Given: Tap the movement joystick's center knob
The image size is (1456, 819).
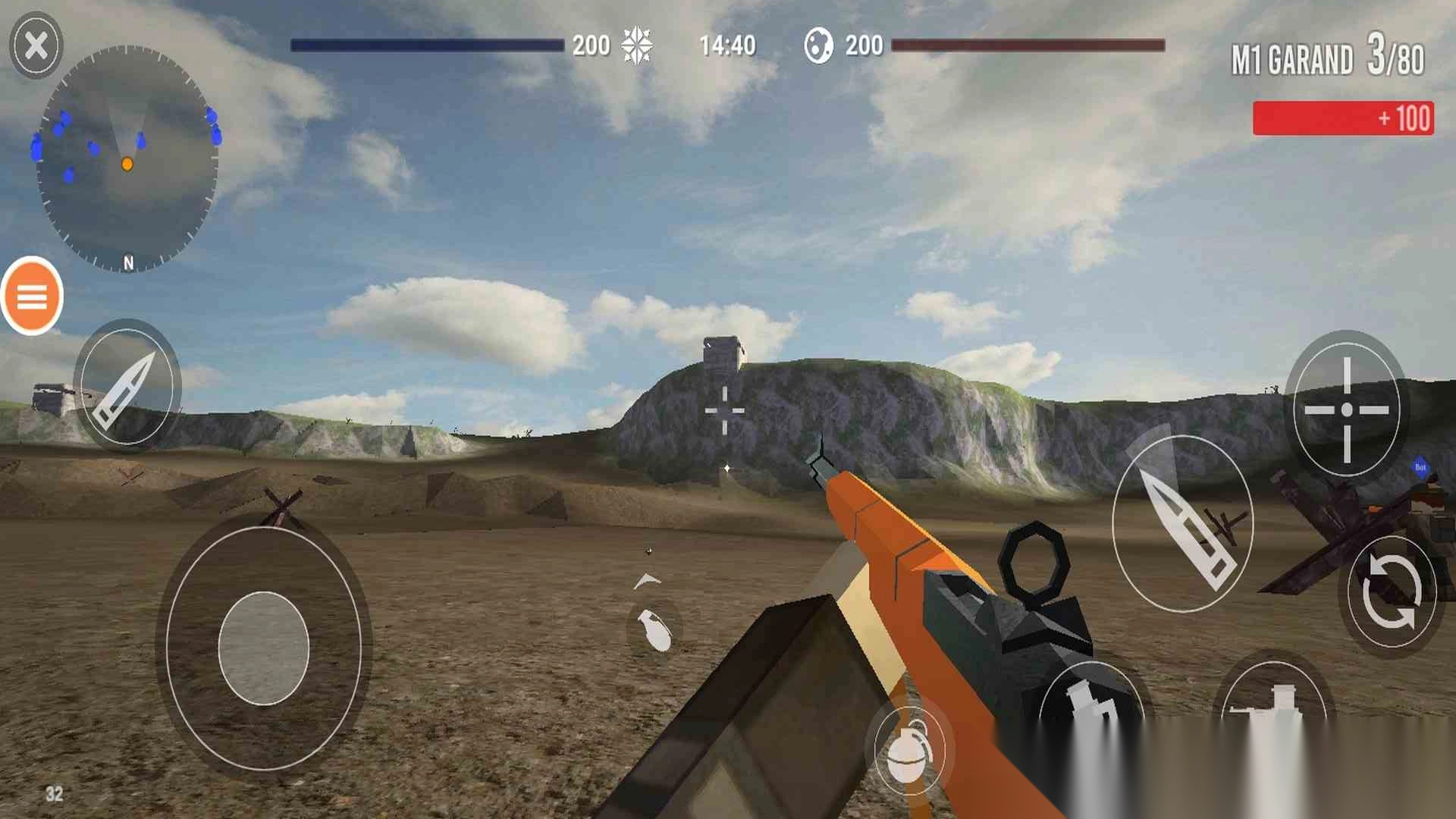Looking at the screenshot, I should coord(263,648).
